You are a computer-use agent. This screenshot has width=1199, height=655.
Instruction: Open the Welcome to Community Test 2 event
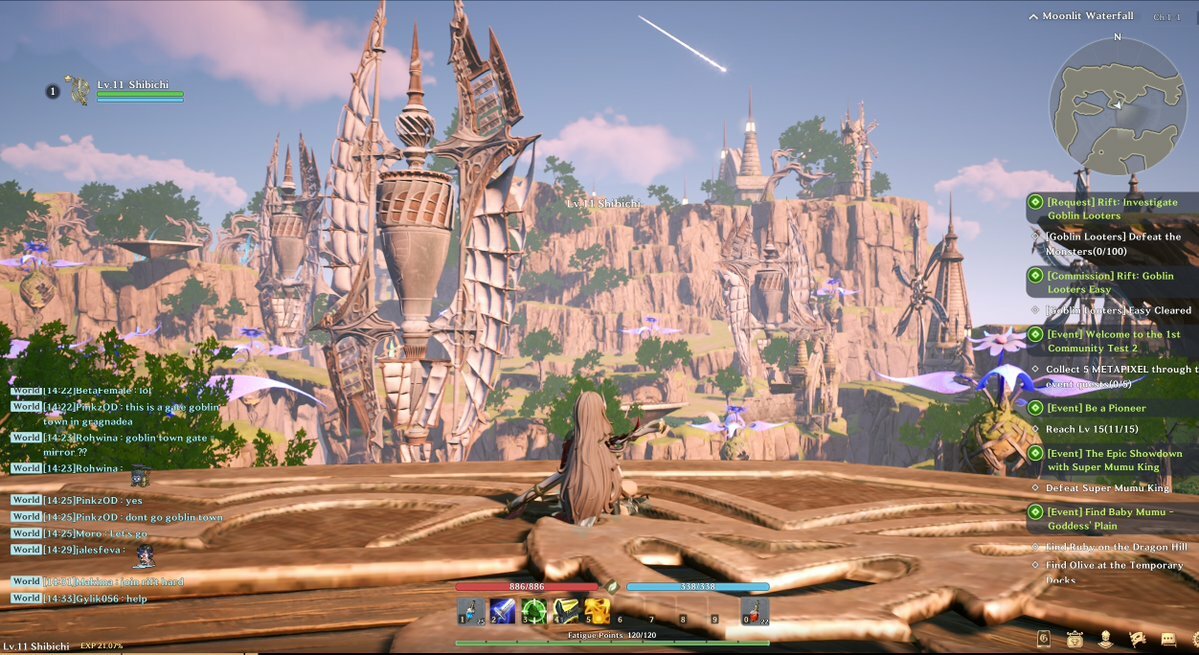[x=1098, y=341]
